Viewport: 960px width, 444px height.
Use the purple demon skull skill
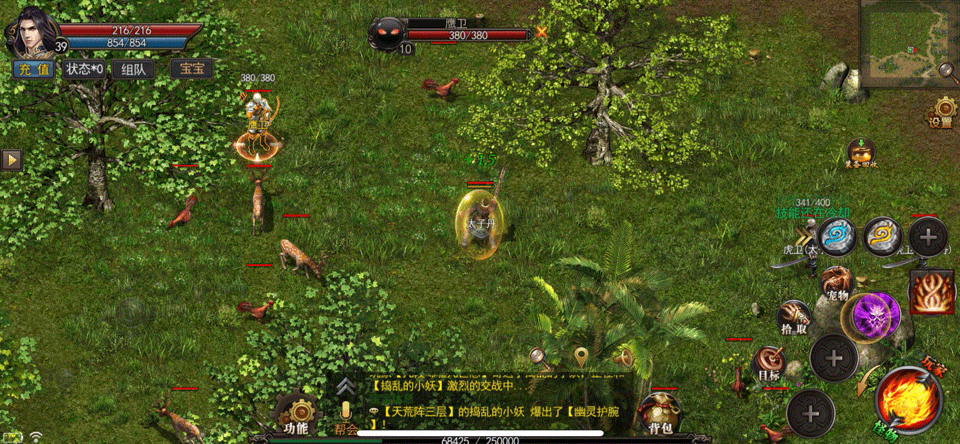pyautogui.click(x=876, y=316)
